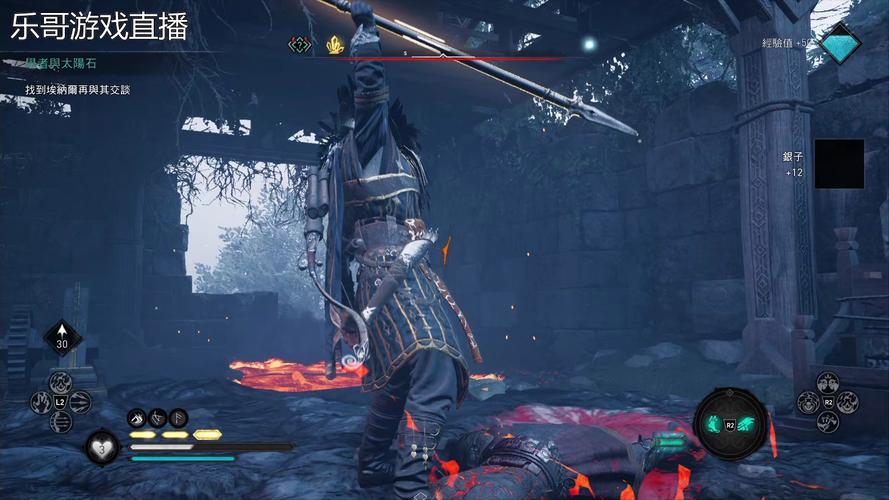
Task: Click the ration heart icon showing 3
Action: point(100,446)
